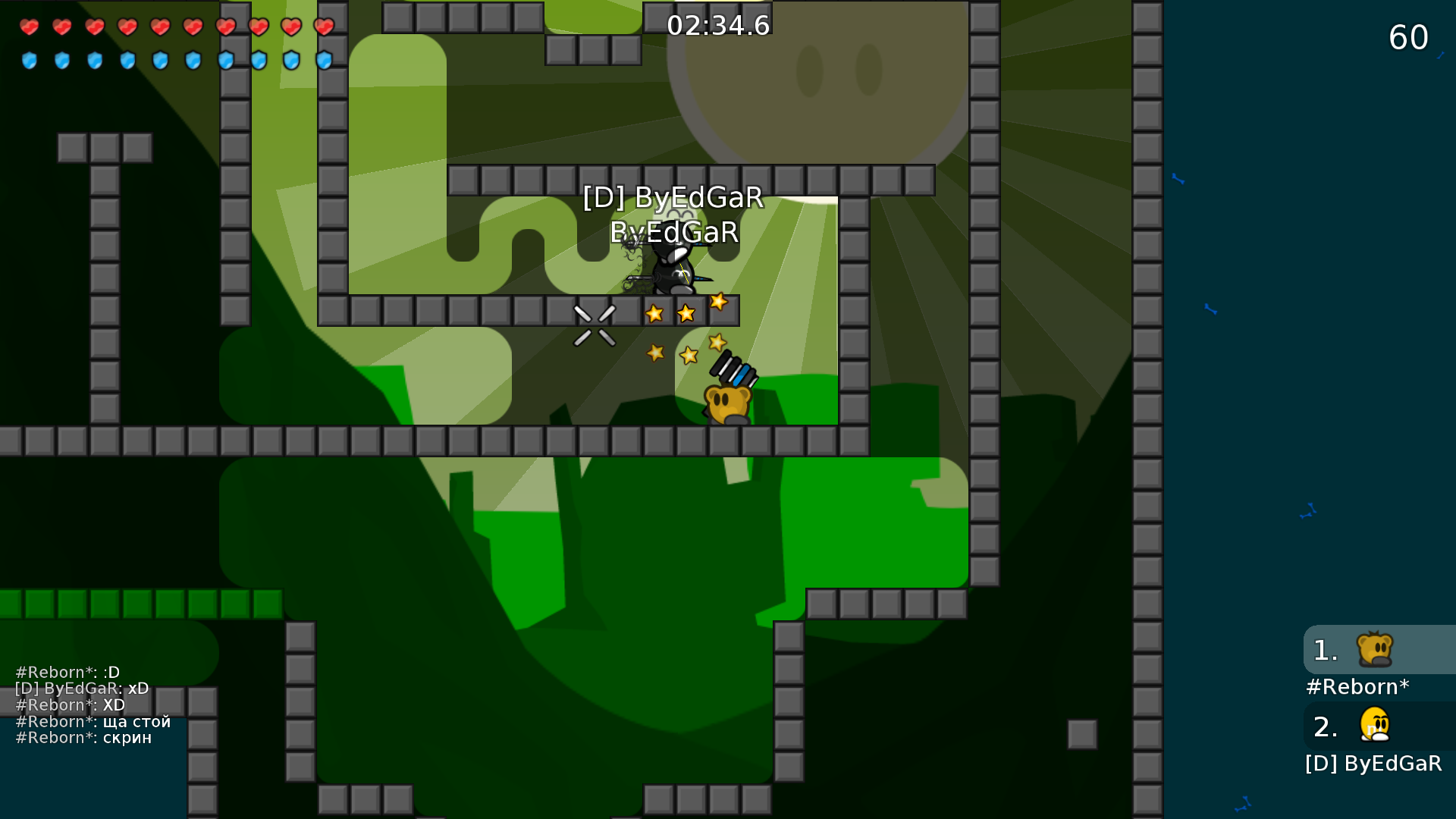Click the [D] ByEdGaR avatar in the leaderboard
The image size is (1456, 819).
coord(1374,726)
